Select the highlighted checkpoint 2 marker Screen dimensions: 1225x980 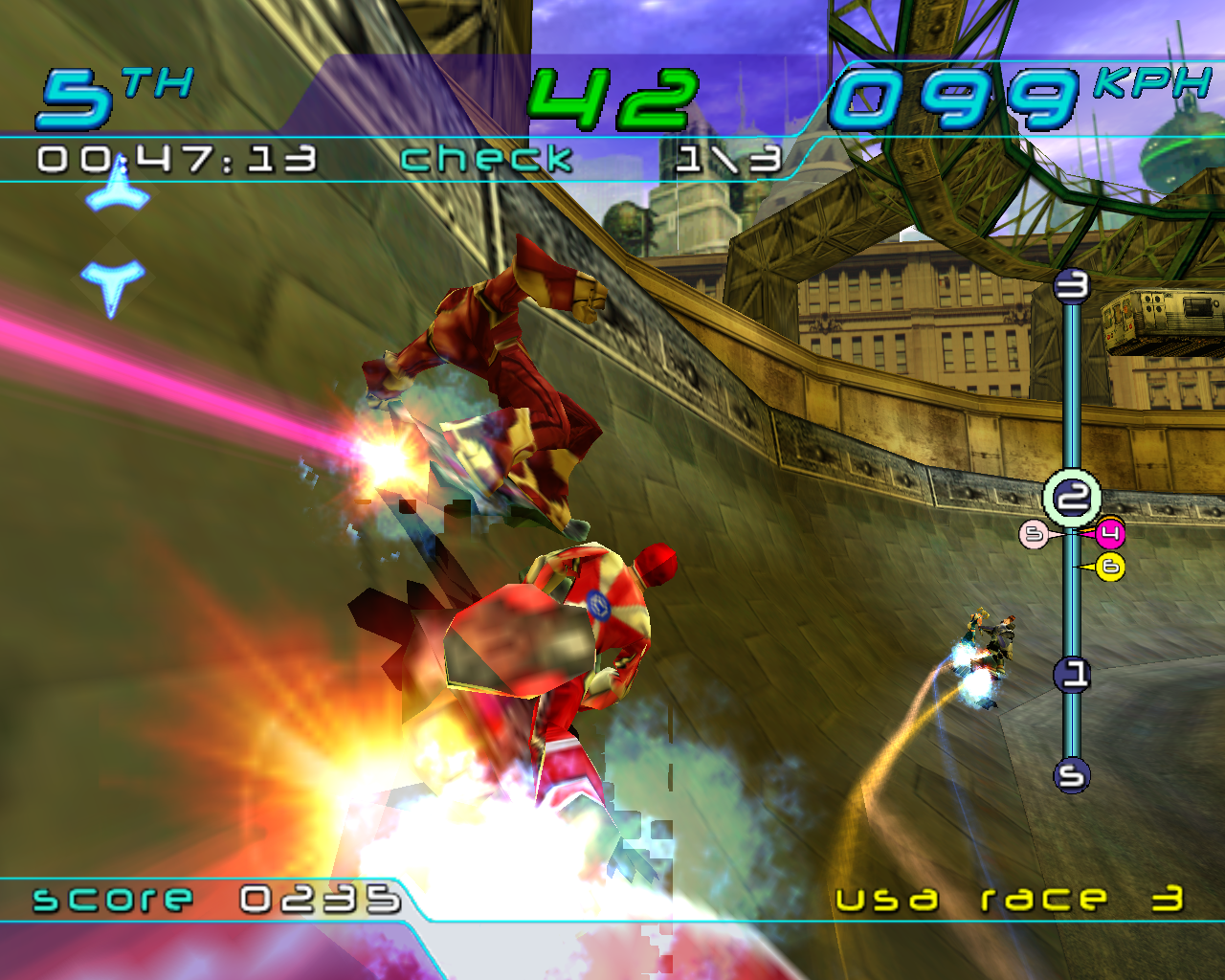pos(1072,497)
